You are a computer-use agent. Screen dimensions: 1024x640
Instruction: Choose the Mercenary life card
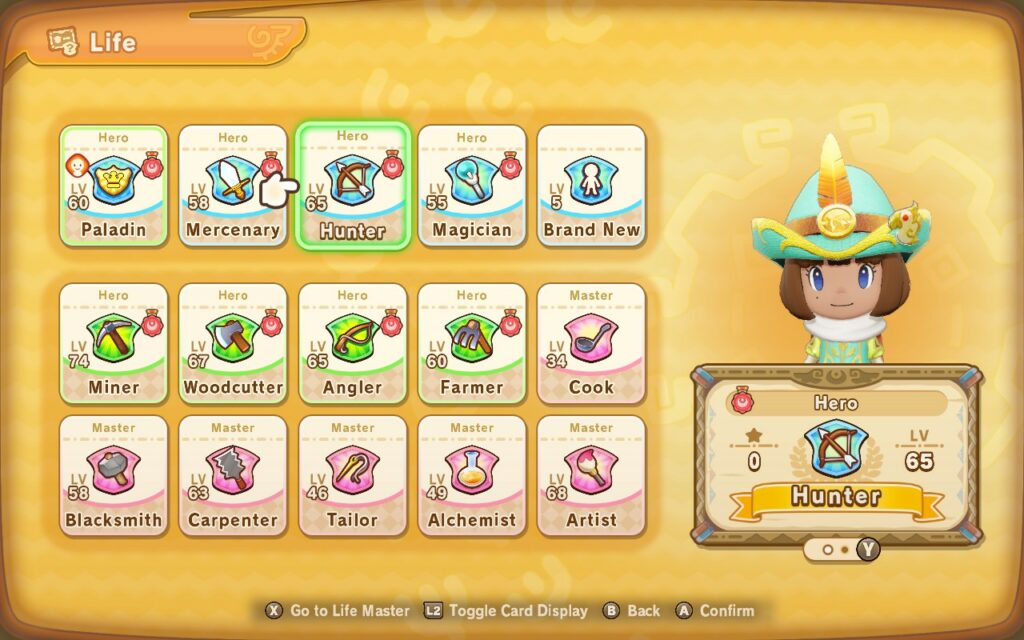click(232, 186)
